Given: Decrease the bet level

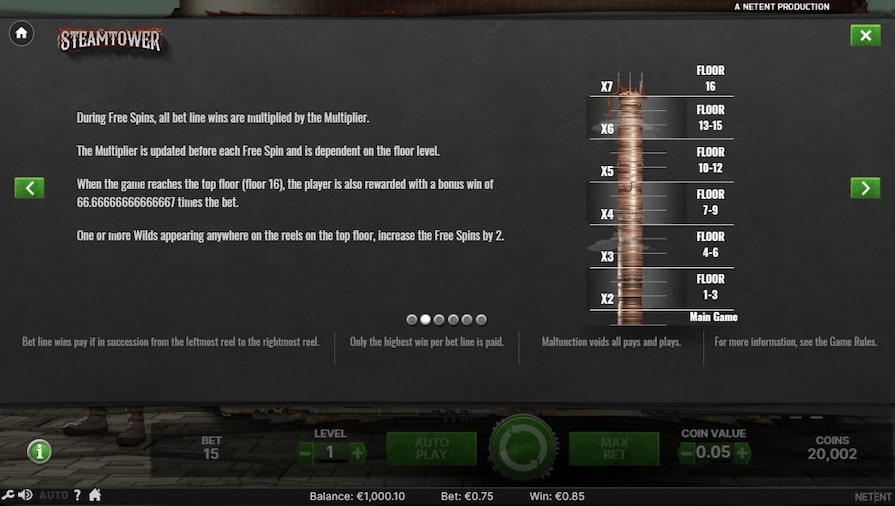Looking at the screenshot, I should coord(305,453).
